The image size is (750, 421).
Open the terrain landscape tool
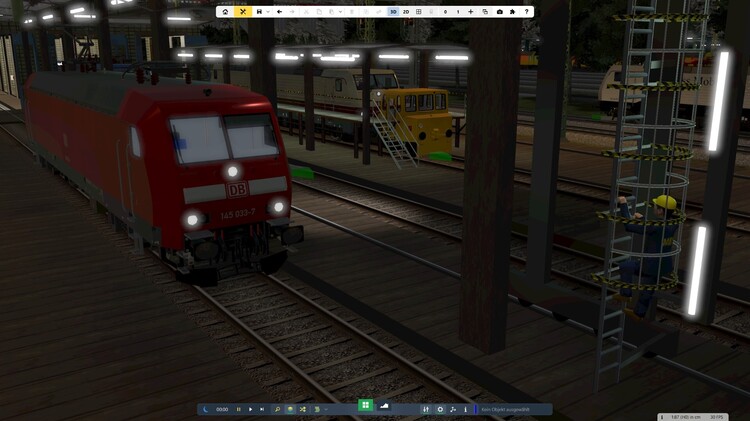385,406
